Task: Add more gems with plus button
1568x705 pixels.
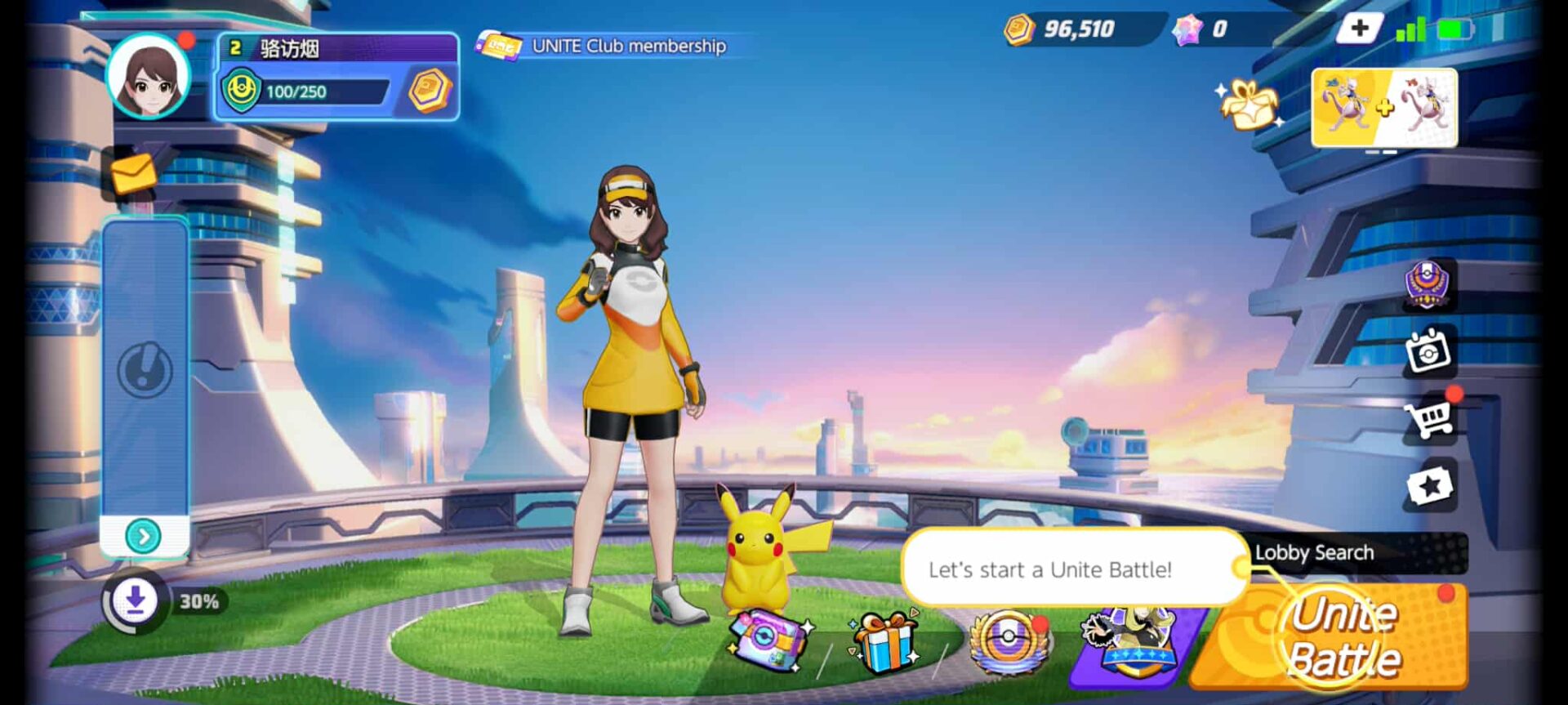Action: (x=1359, y=29)
